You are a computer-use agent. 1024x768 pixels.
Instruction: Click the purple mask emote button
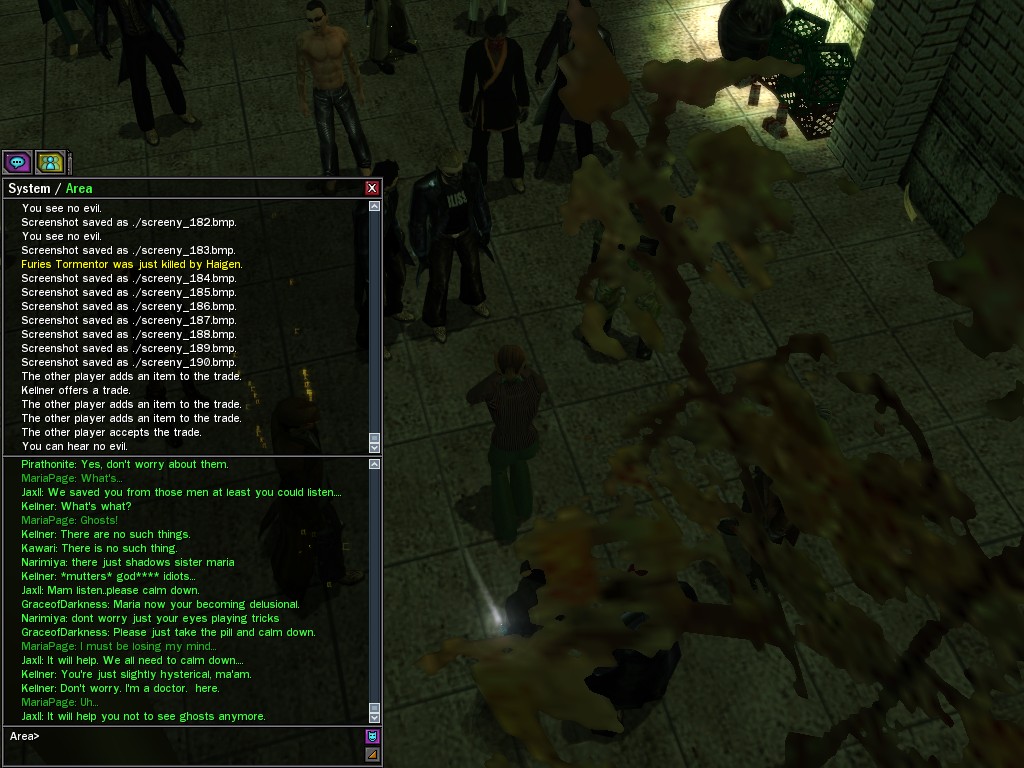373,736
